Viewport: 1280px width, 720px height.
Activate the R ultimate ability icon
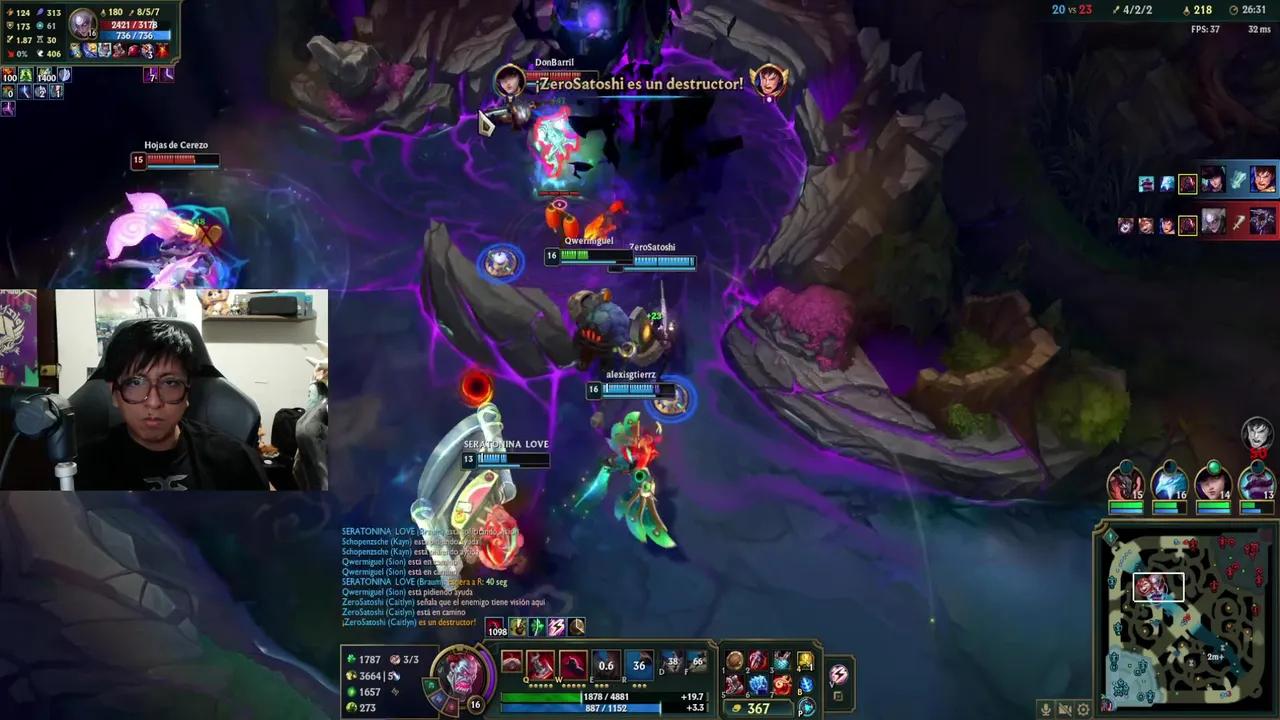point(637,662)
